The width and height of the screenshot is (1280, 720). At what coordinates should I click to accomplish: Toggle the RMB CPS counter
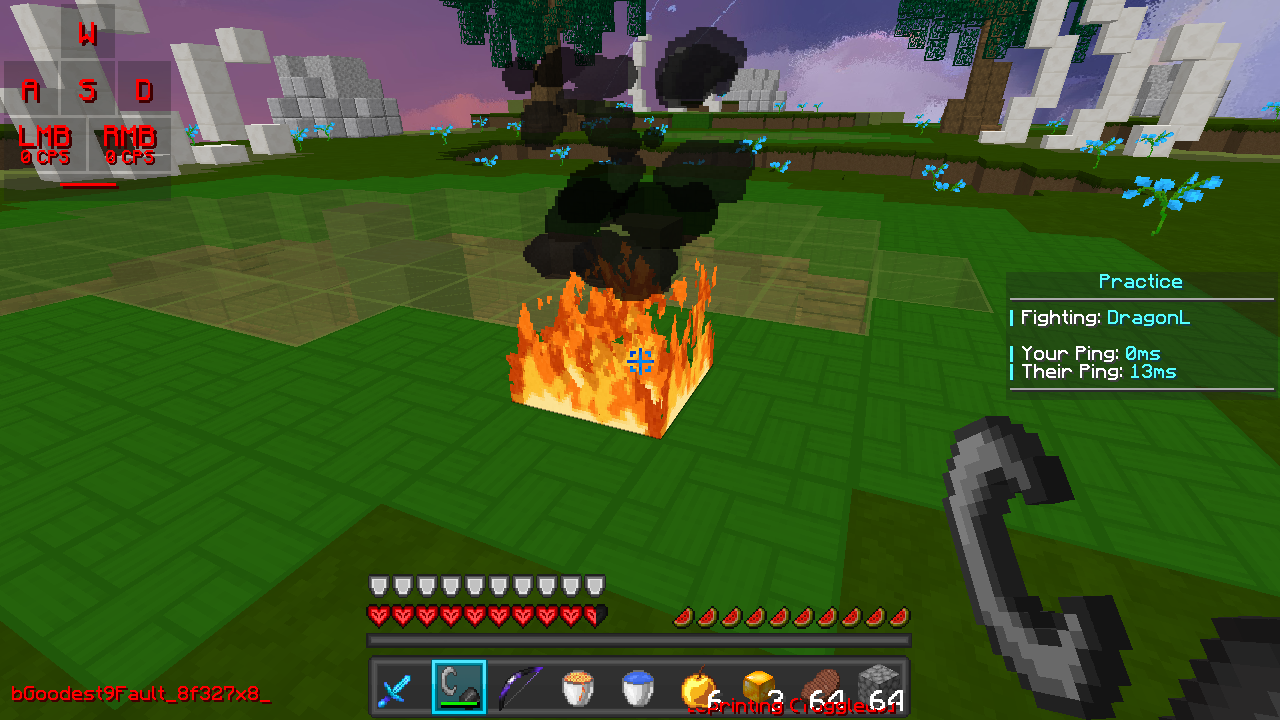click(x=130, y=143)
